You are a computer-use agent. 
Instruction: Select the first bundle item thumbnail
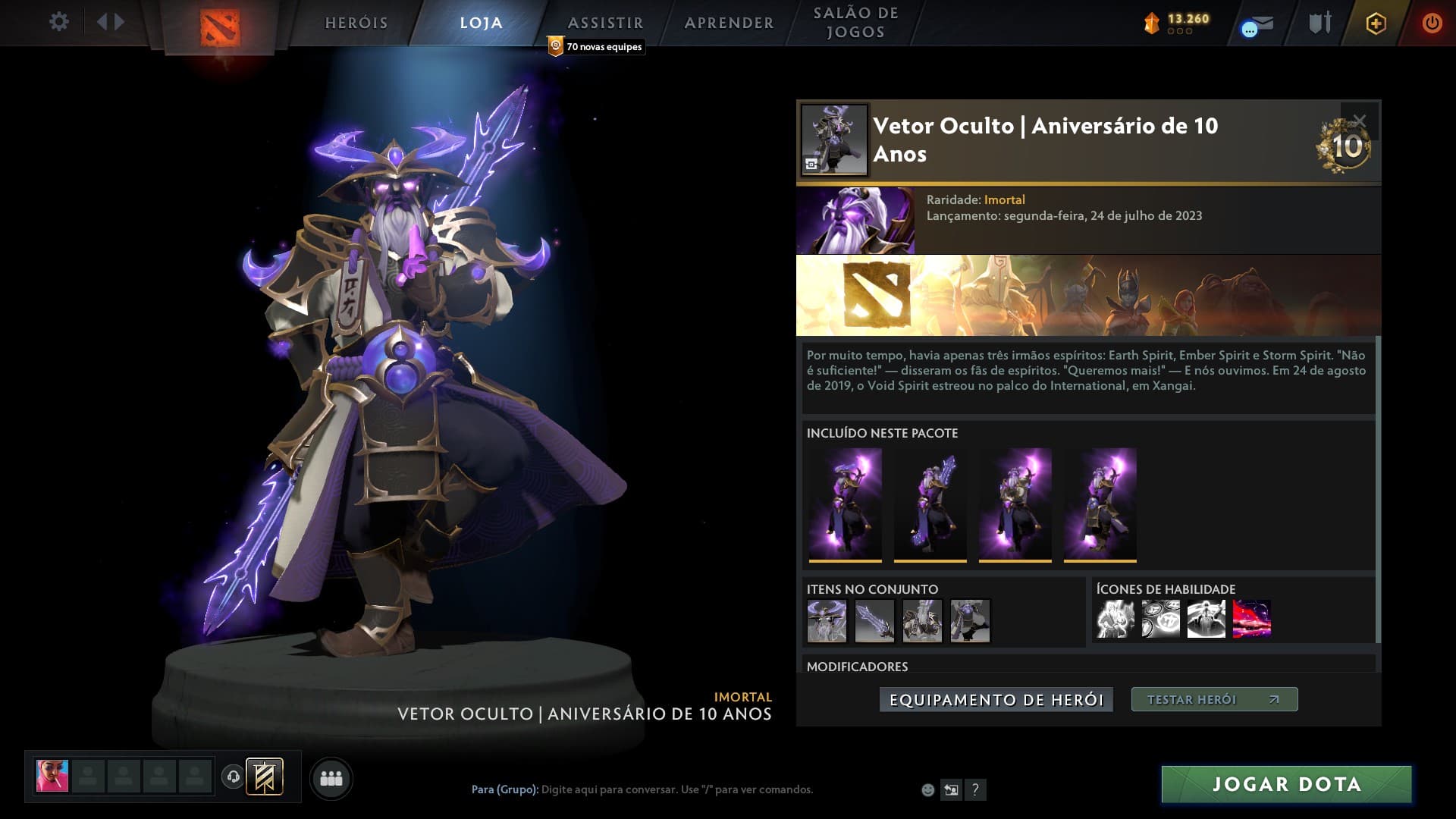click(844, 503)
